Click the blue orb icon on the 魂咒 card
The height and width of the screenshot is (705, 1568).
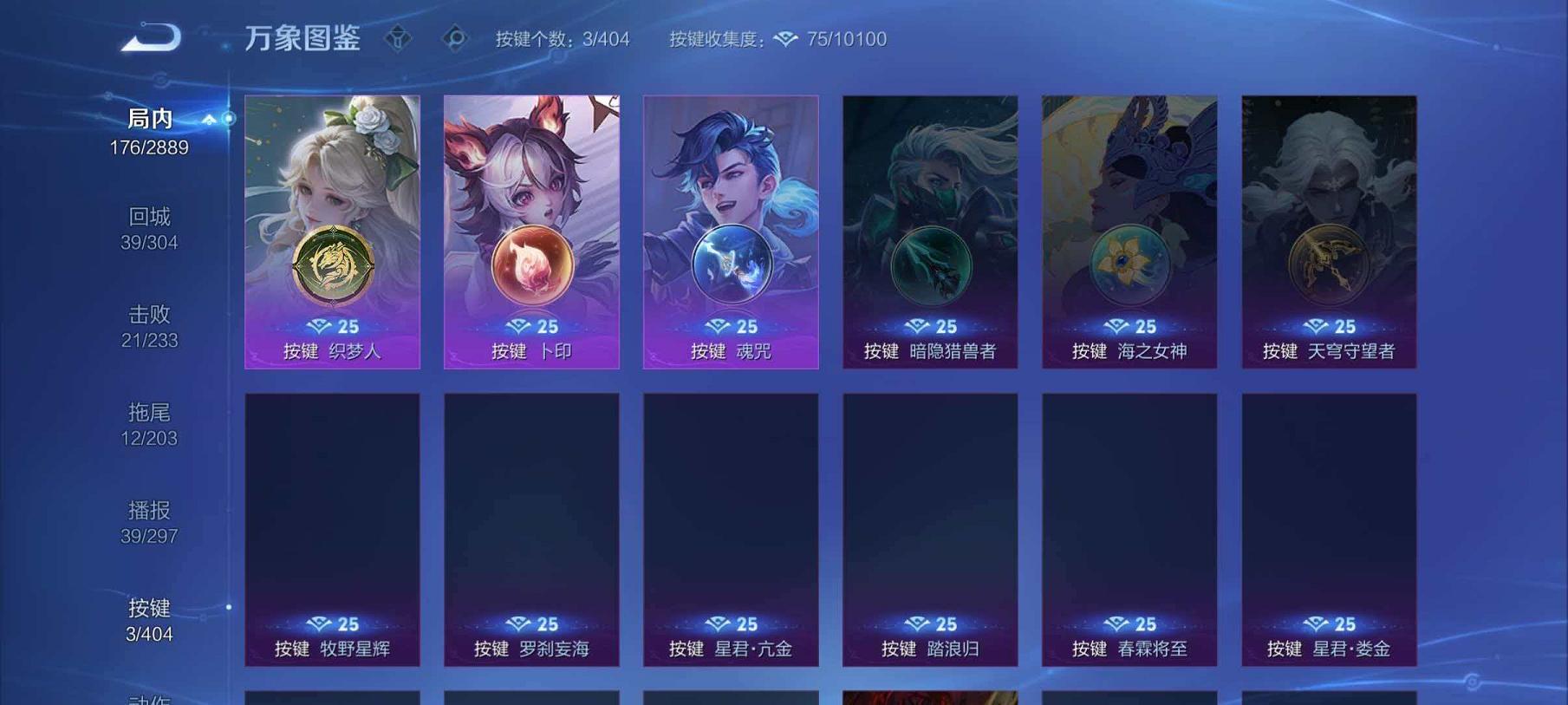coord(732,264)
